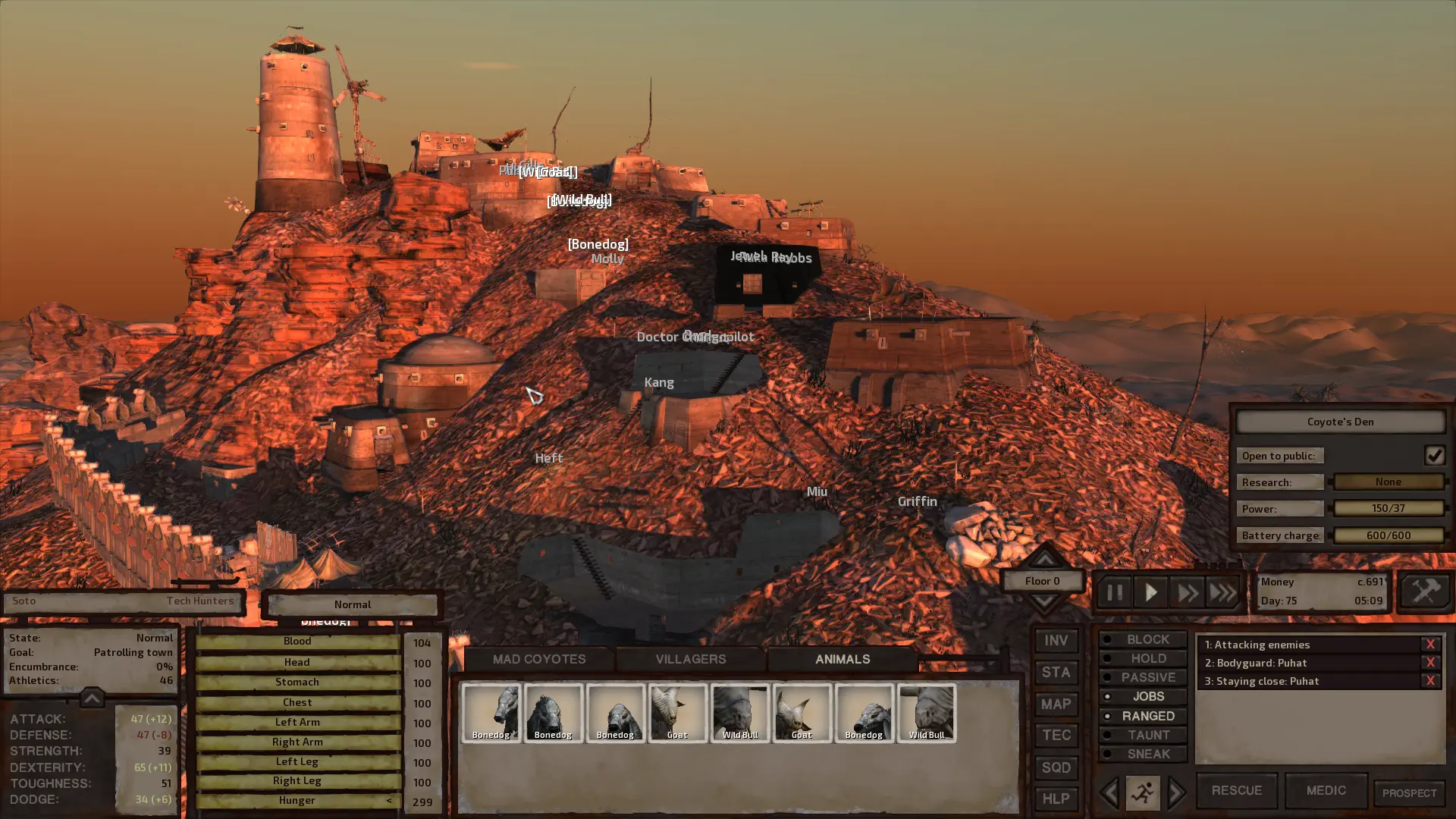Pause the game speed
This screenshot has width=1456, height=819.
[x=1114, y=592]
